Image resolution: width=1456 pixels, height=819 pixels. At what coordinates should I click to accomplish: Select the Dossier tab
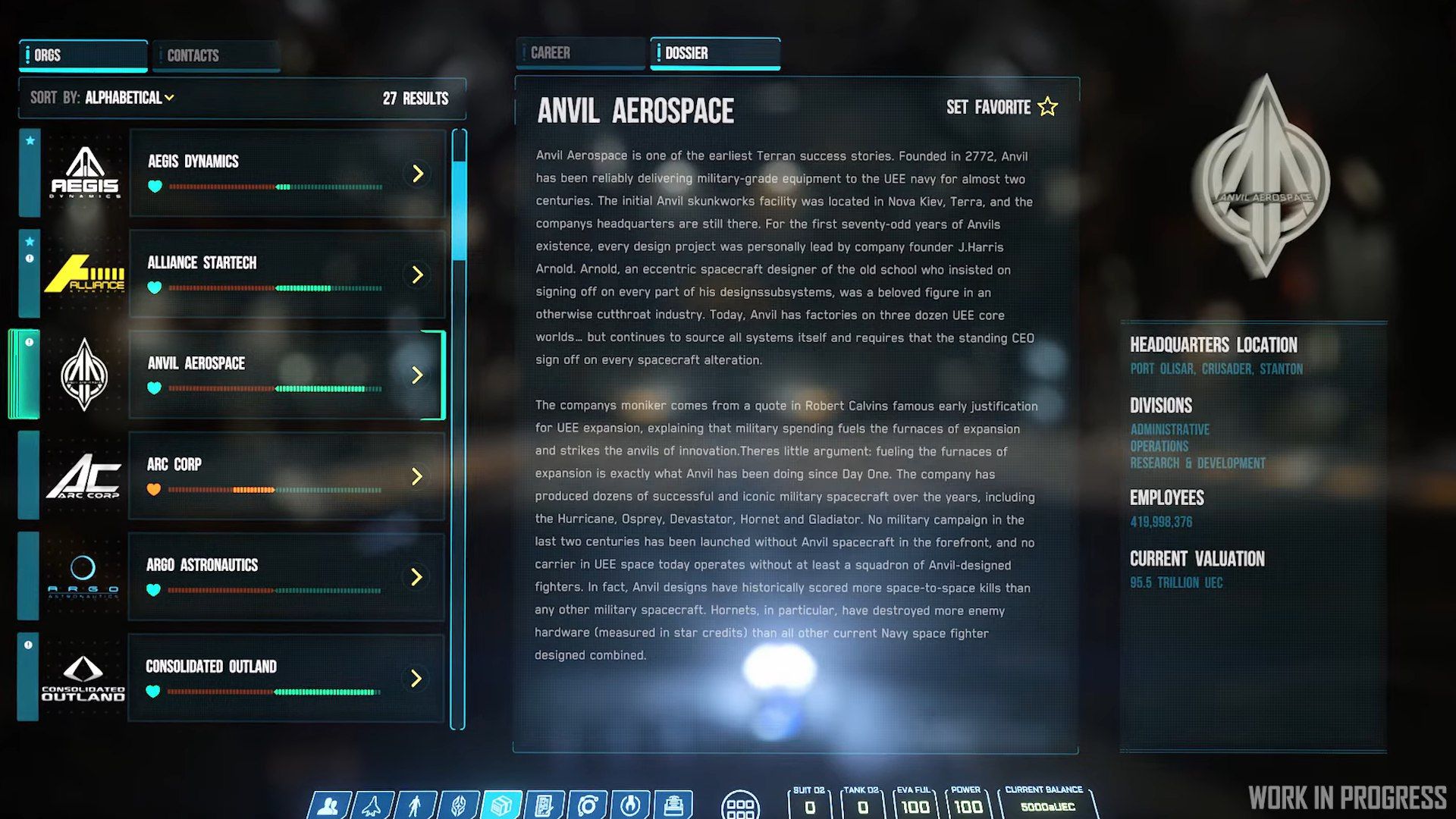pyautogui.click(x=714, y=53)
